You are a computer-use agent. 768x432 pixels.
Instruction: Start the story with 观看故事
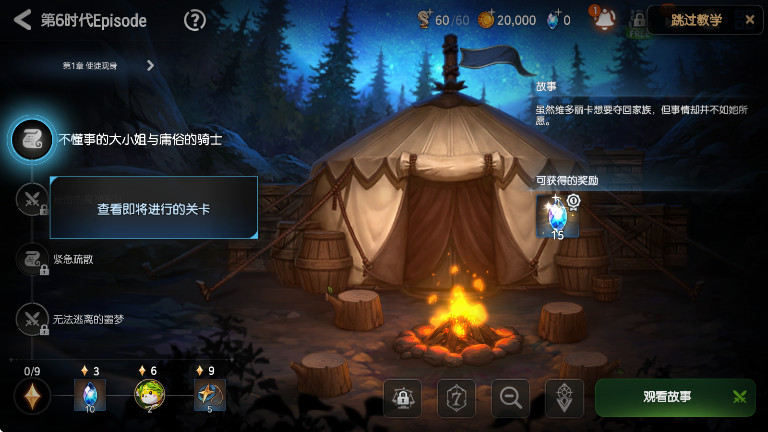tap(675, 397)
